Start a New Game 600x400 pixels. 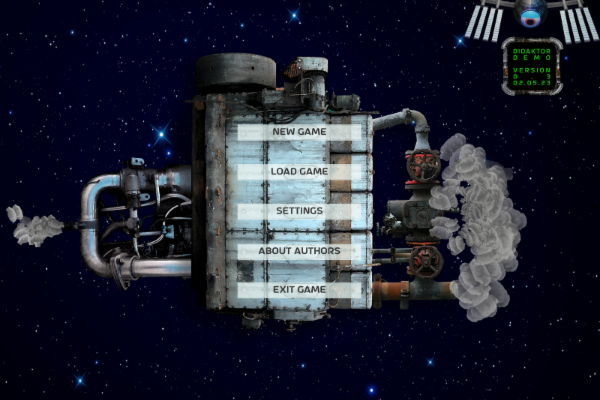pos(299,132)
